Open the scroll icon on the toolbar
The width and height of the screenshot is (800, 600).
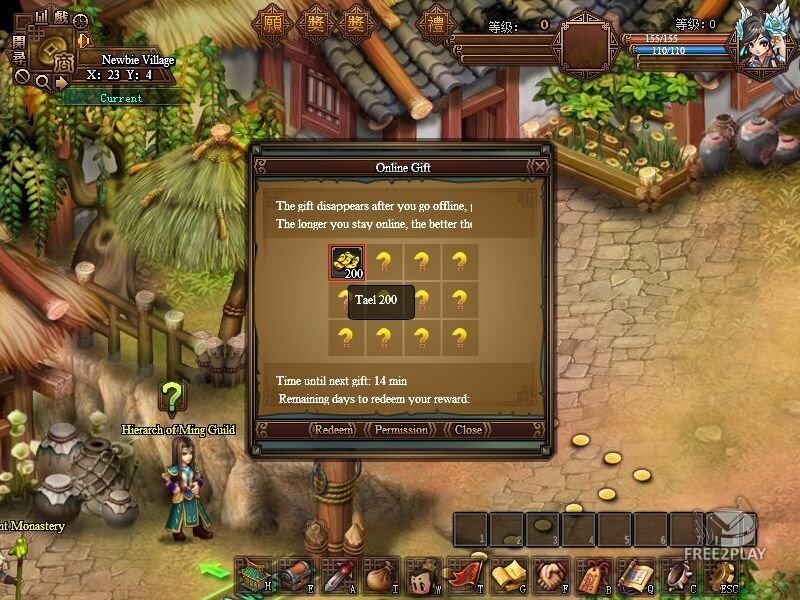click(636, 575)
